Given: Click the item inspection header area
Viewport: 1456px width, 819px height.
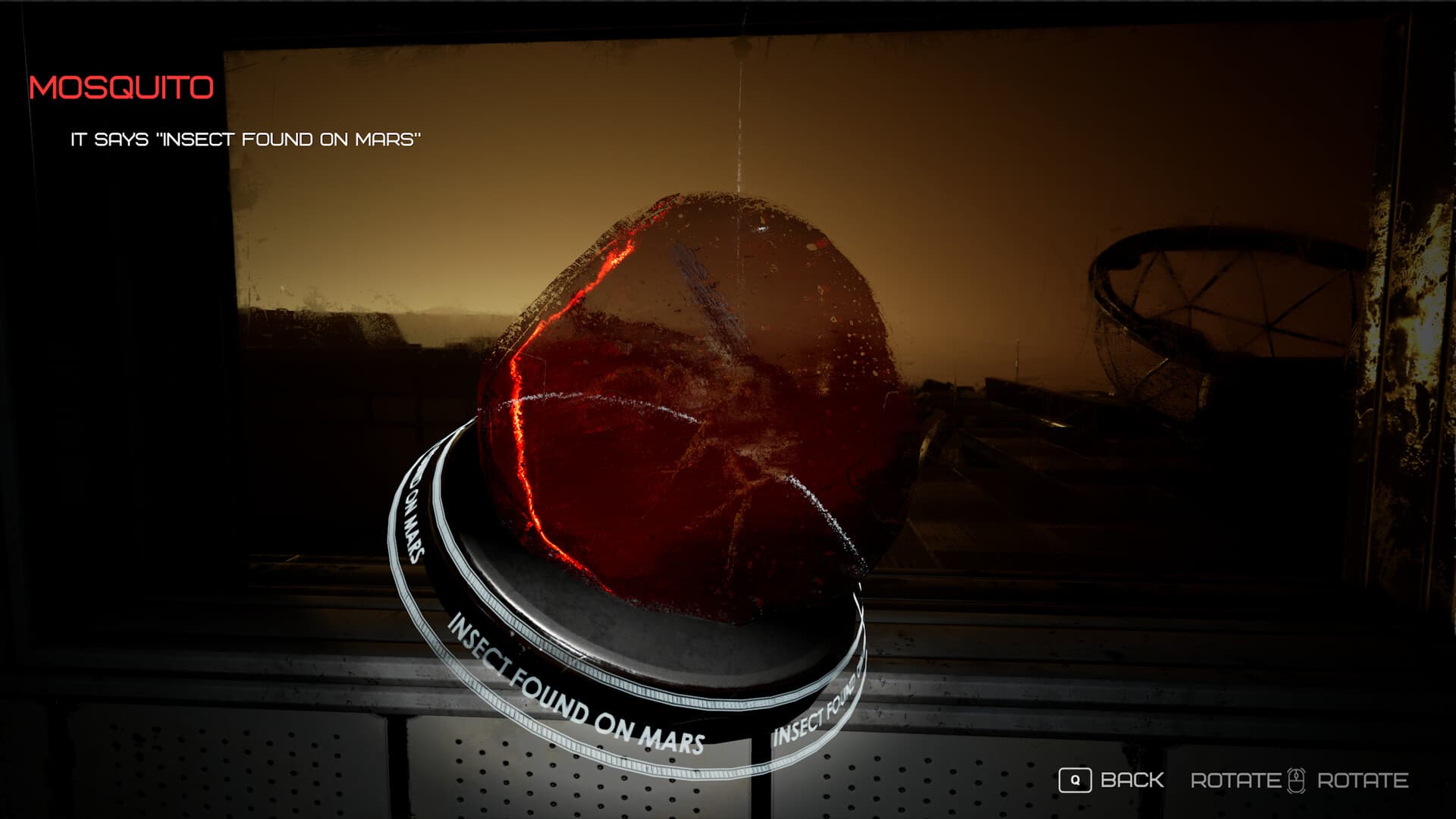Looking at the screenshot, I should pyautogui.click(x=121, y=86).
